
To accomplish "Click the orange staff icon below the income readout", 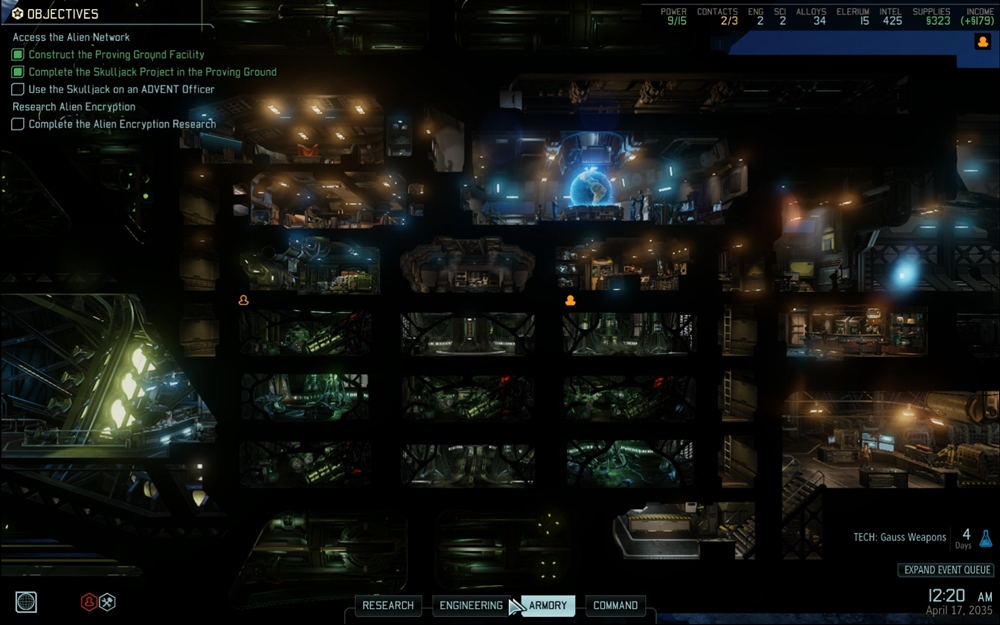I will (981, 42).
